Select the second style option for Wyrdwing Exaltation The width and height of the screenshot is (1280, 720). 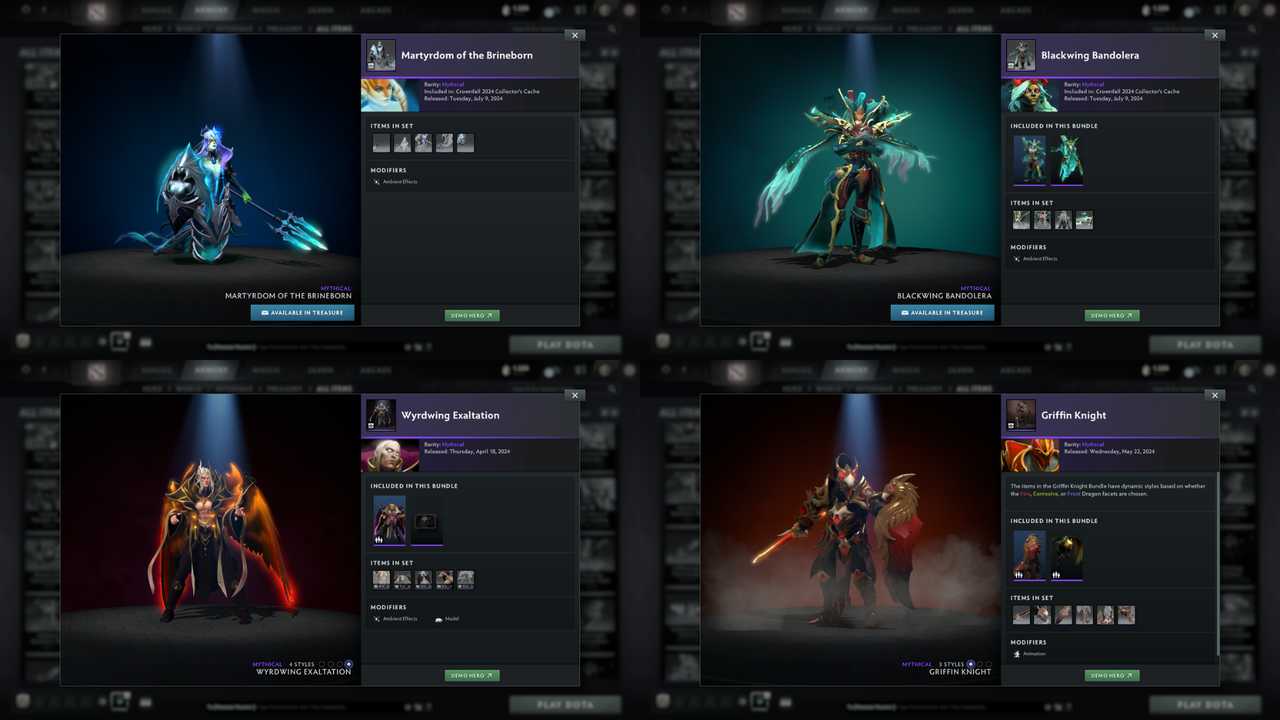coord(331,664)
